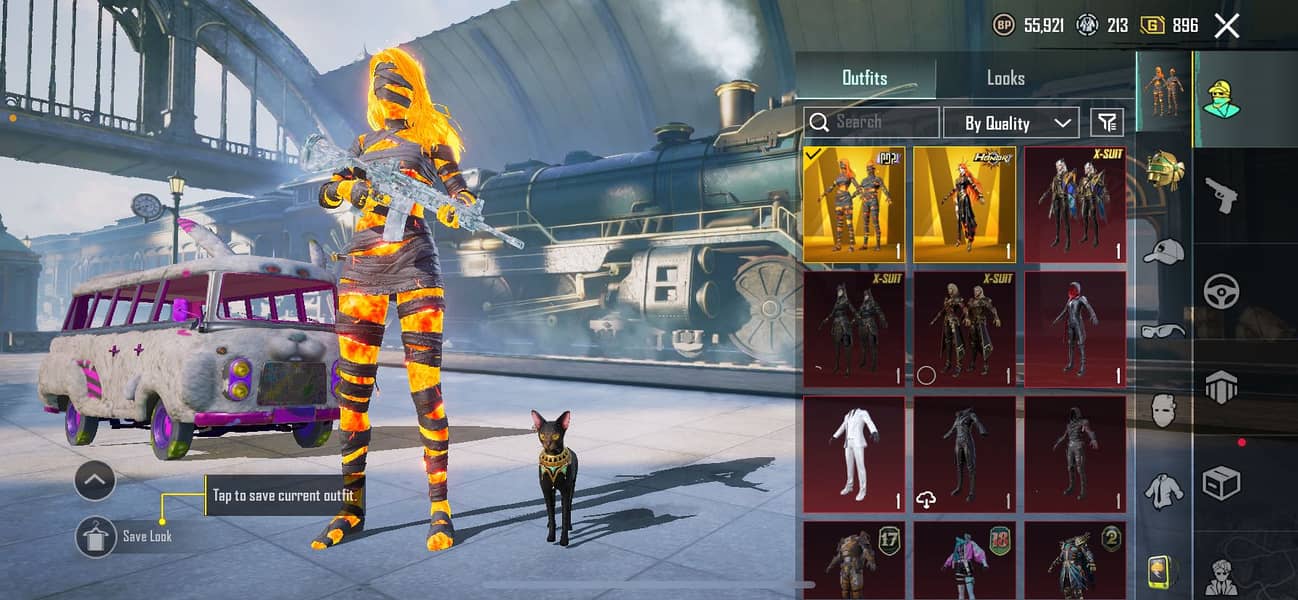Open the crate box category

(1220, 484)
